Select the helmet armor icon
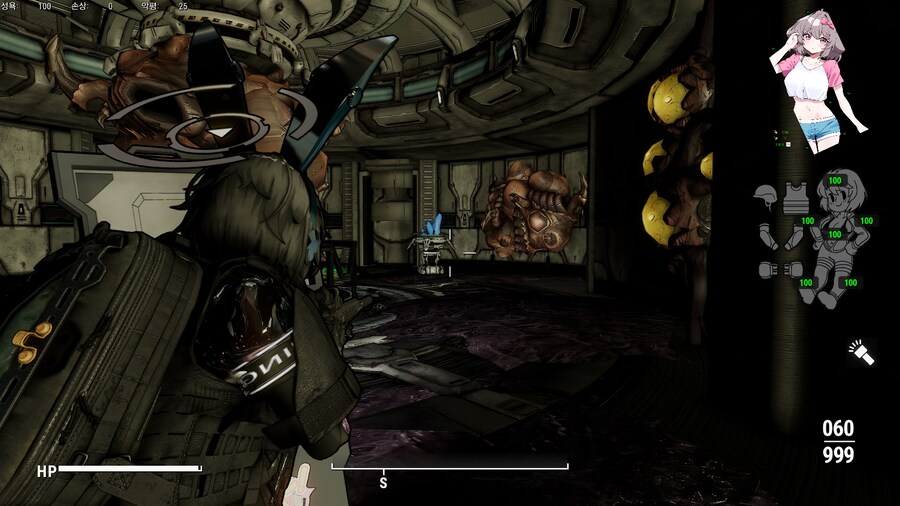 click(x=765, y=197)
